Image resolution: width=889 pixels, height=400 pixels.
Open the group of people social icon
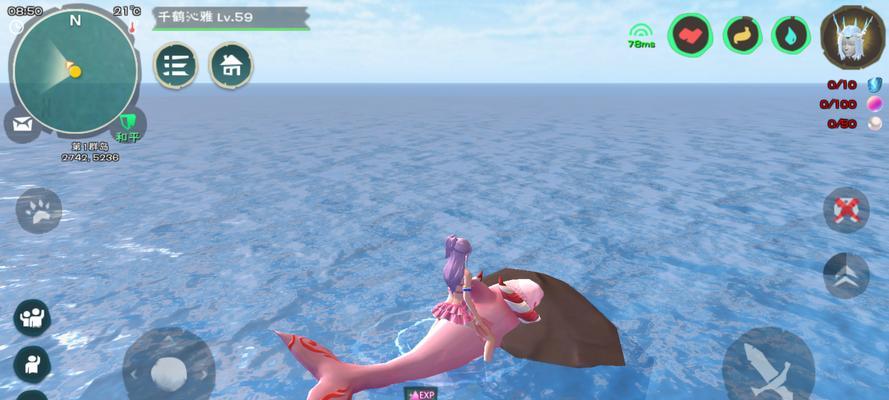click(32, 318)
